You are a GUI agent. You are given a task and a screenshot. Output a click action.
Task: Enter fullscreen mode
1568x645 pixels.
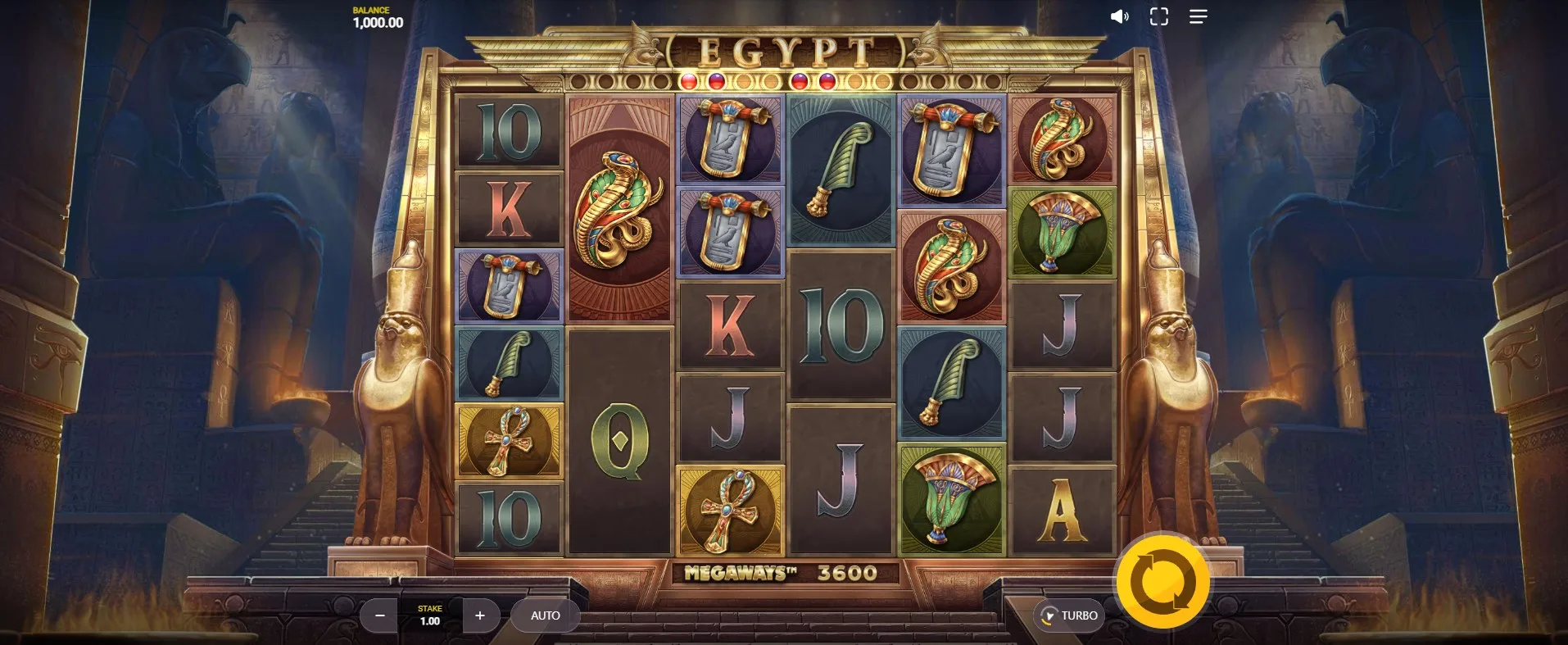point(1158,16)
